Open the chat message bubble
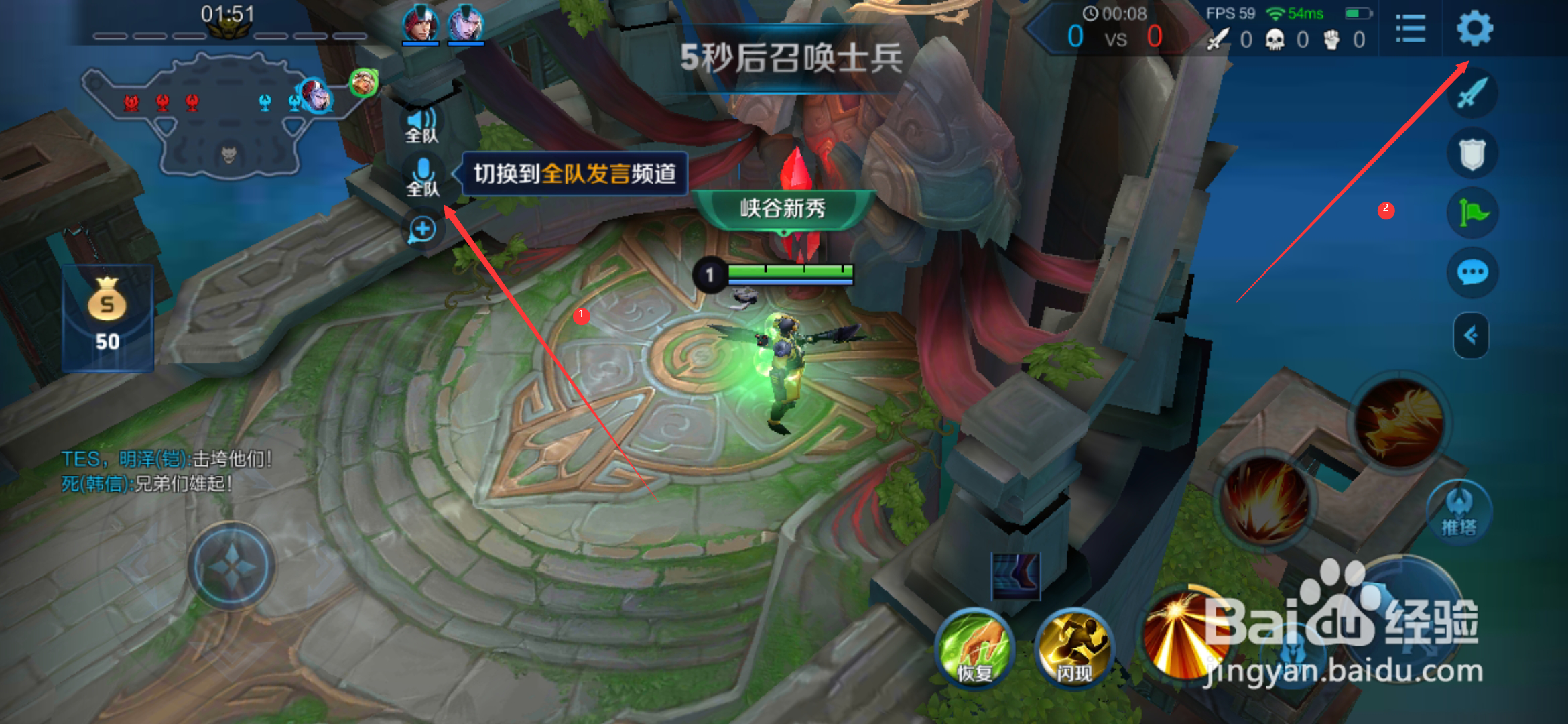Image resolution: width=1568 pixels, height=724 pixels. click(x=1472, y=271)
